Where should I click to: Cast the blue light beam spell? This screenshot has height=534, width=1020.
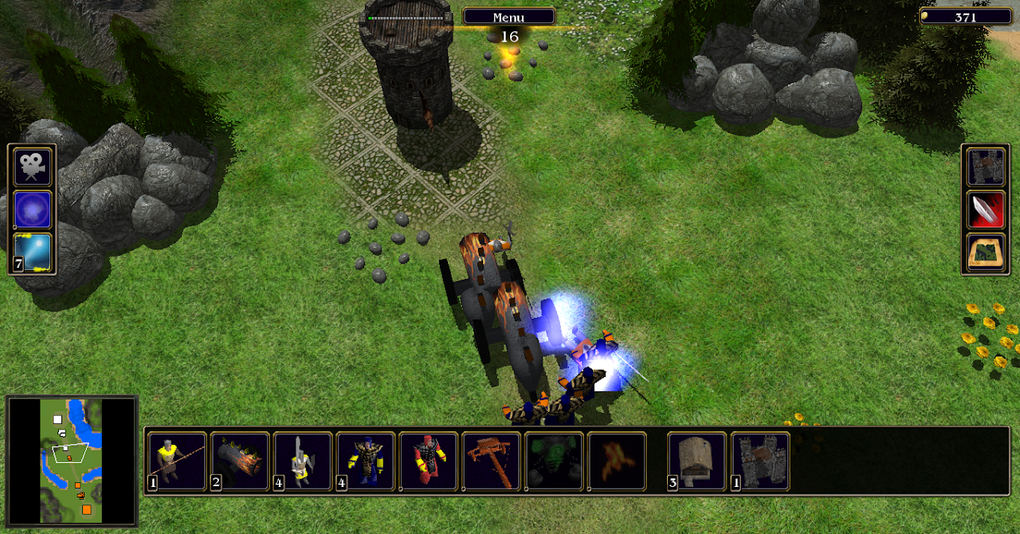(33, 252)
